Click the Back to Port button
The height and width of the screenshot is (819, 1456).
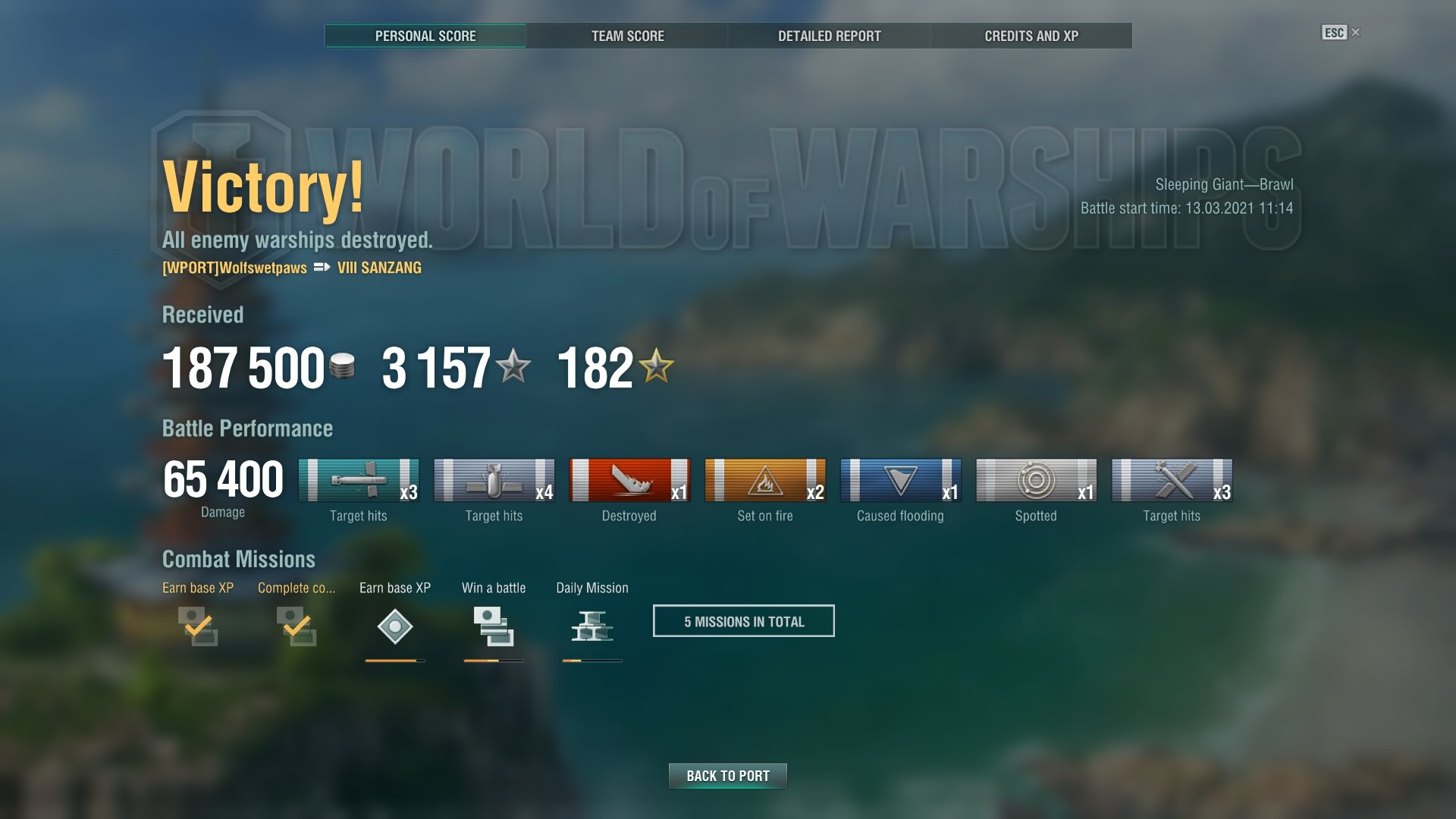[x=727, y=776]
